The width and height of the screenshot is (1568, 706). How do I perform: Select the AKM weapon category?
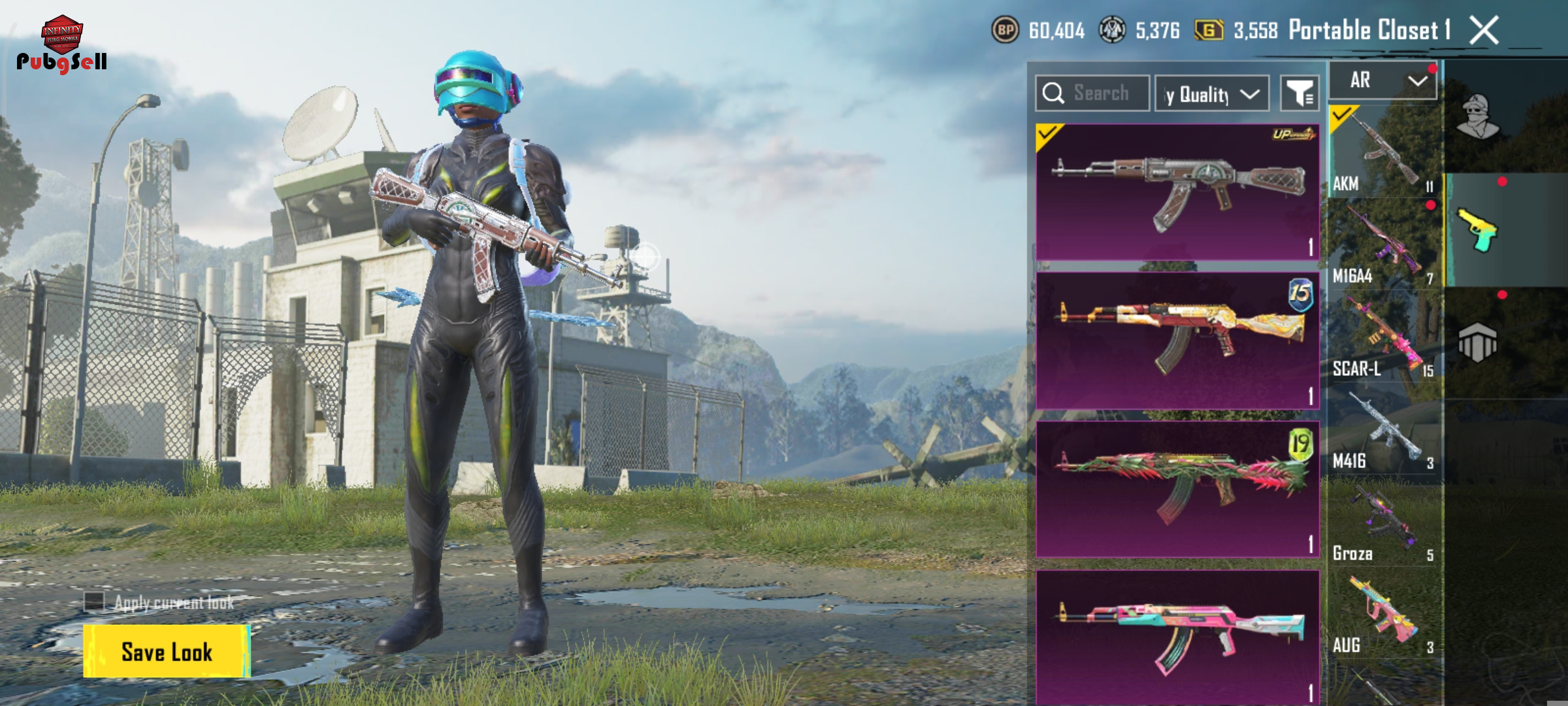coord(1384,152)
